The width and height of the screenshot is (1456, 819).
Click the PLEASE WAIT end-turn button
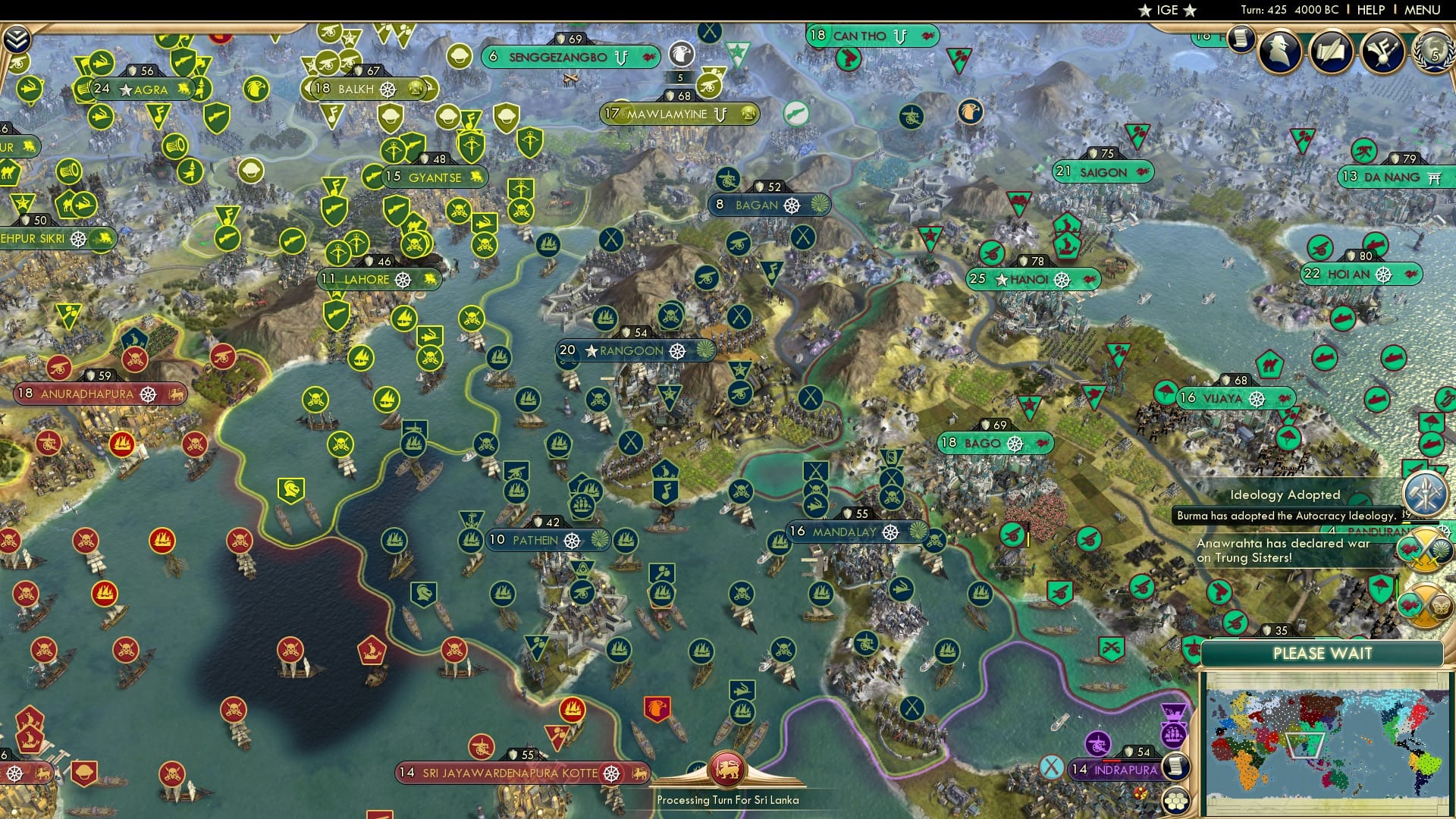1323,653
